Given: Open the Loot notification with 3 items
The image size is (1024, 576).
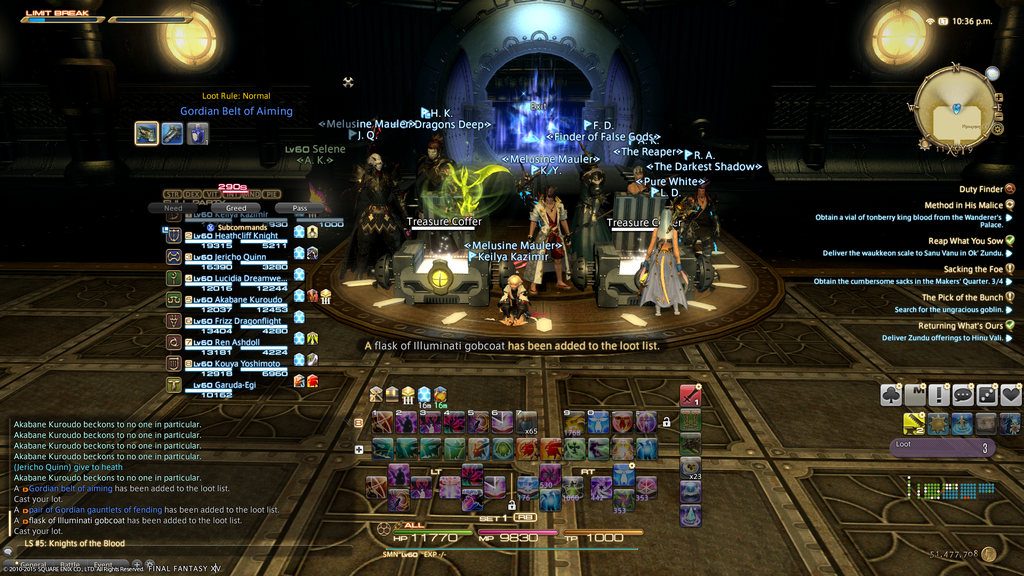Looking at the screenshot, I should [x=941, y=447].
